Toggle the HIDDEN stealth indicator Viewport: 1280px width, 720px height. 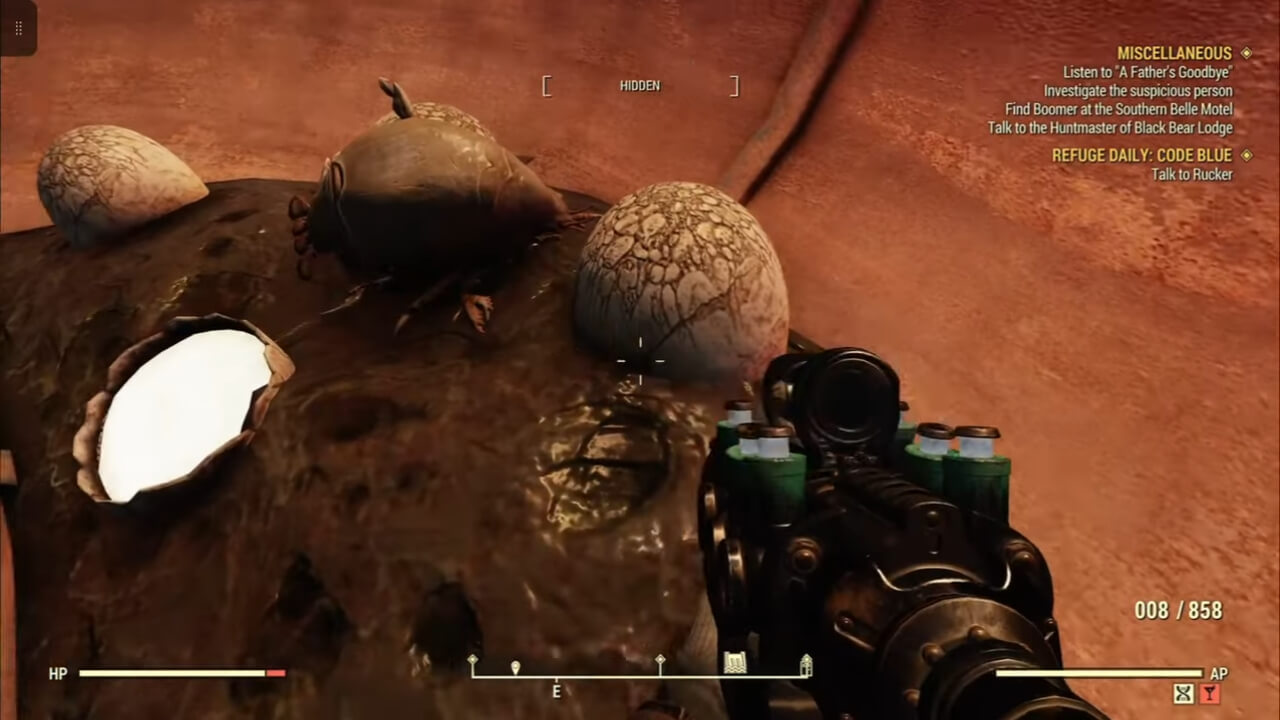click(x=640, y=86)
